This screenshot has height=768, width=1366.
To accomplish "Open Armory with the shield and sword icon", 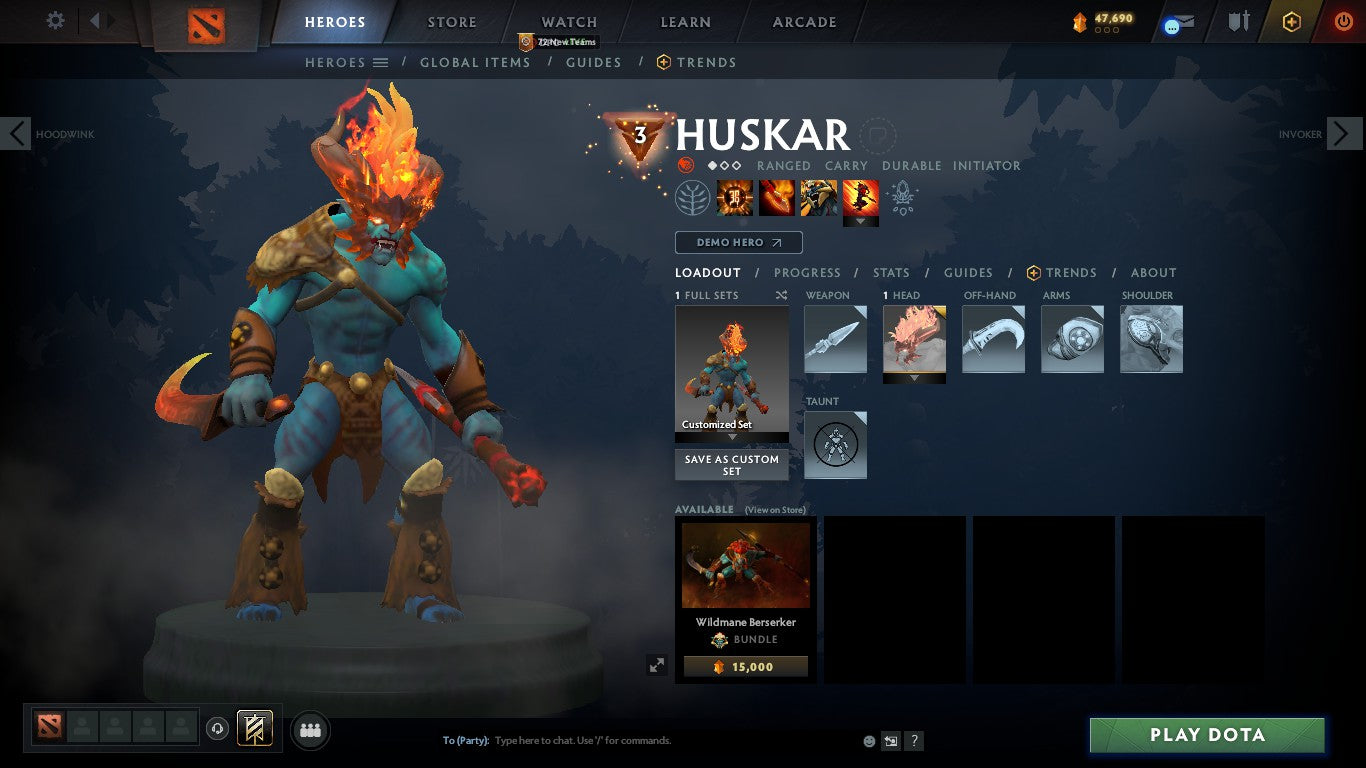I will tap(1238, 21).
